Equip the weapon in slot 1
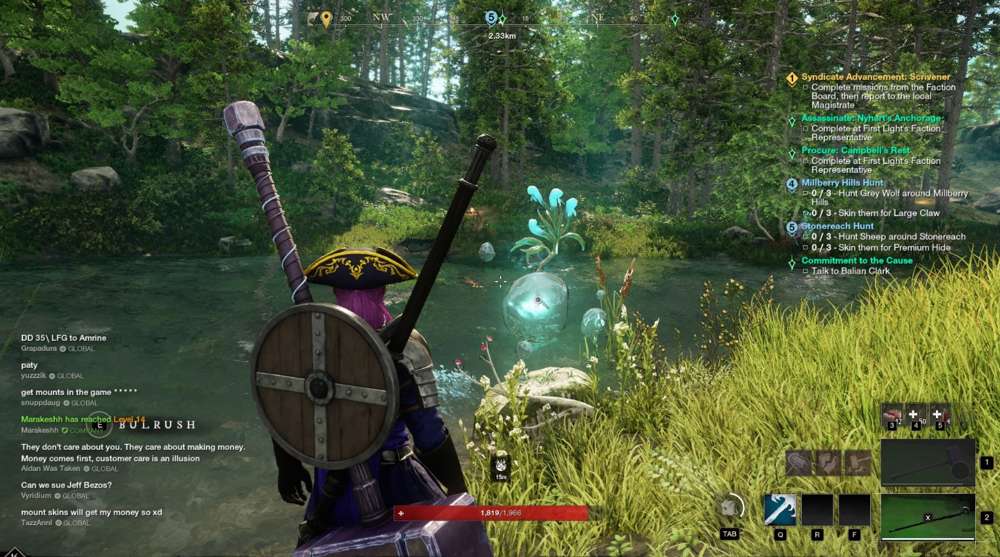 pyautogui.click(x=927, y=462)
